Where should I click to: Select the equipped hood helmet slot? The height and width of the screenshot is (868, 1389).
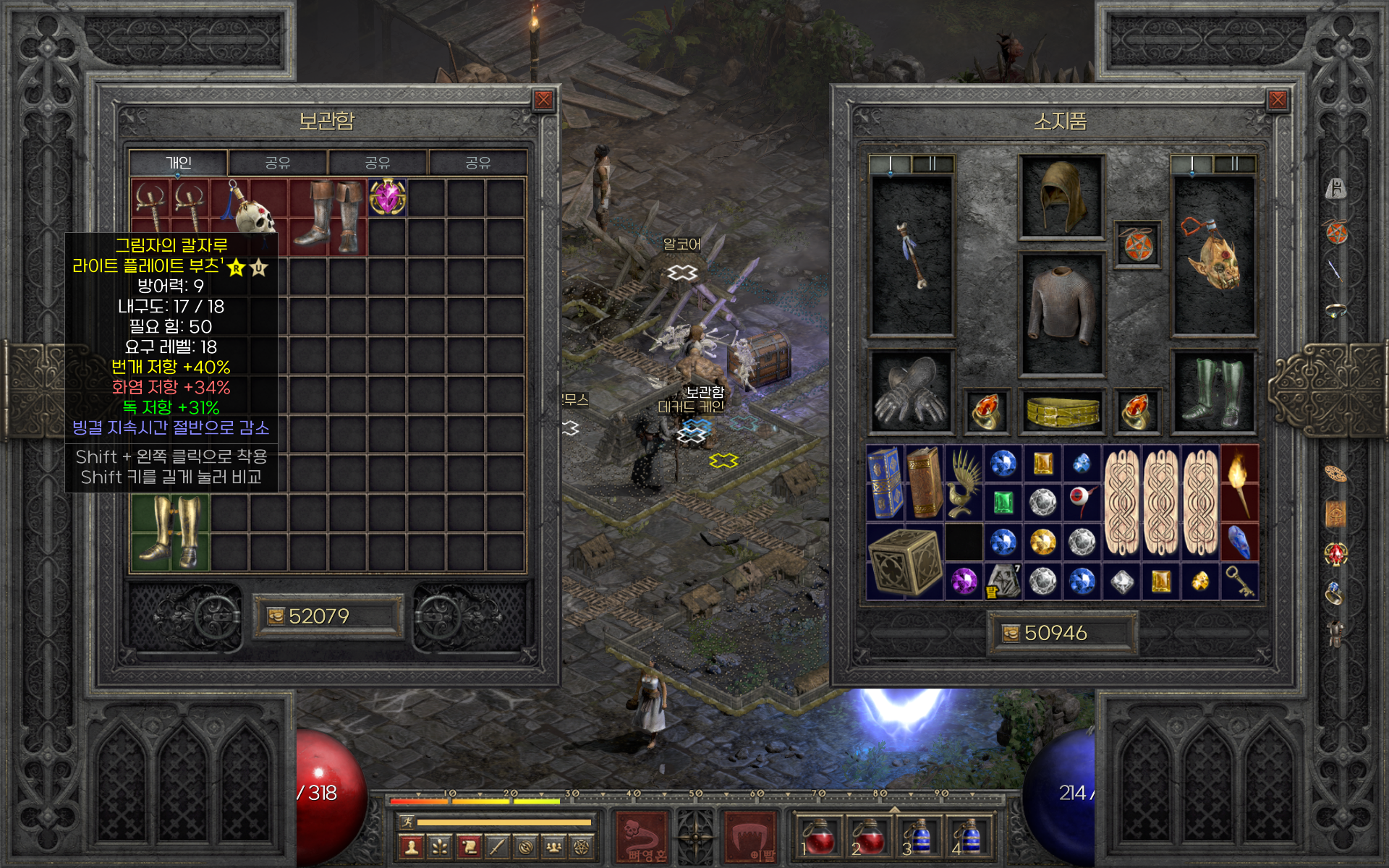click(1061, 197)
